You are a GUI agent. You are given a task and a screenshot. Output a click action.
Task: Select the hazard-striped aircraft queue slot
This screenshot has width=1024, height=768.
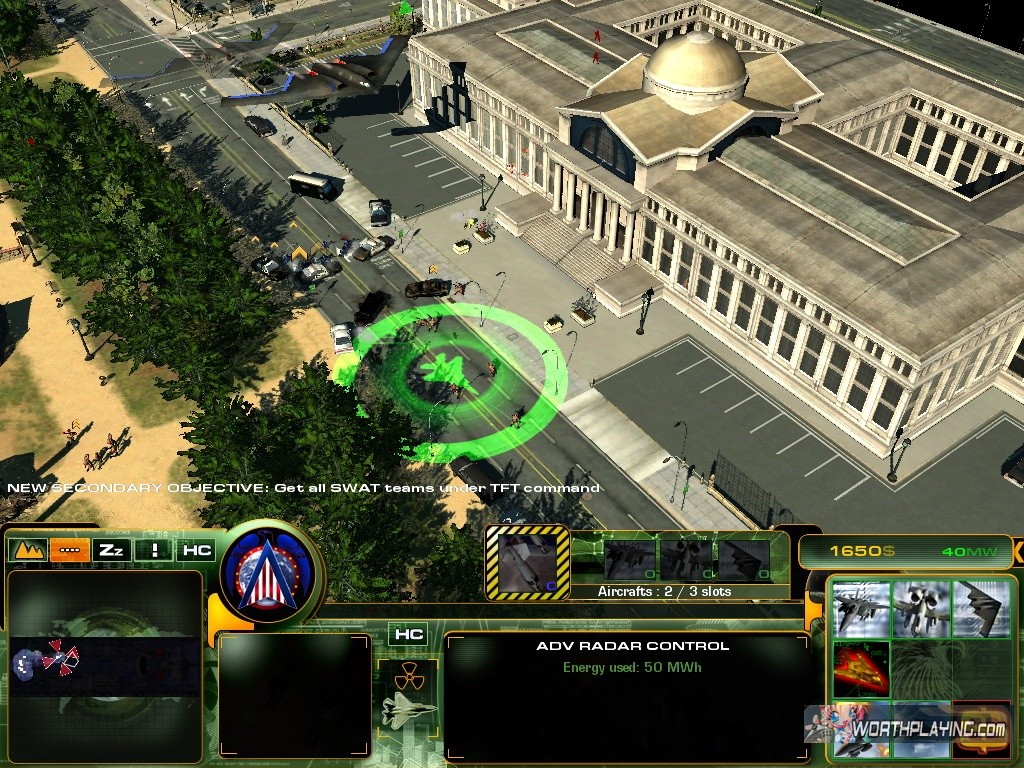[527, 562]
